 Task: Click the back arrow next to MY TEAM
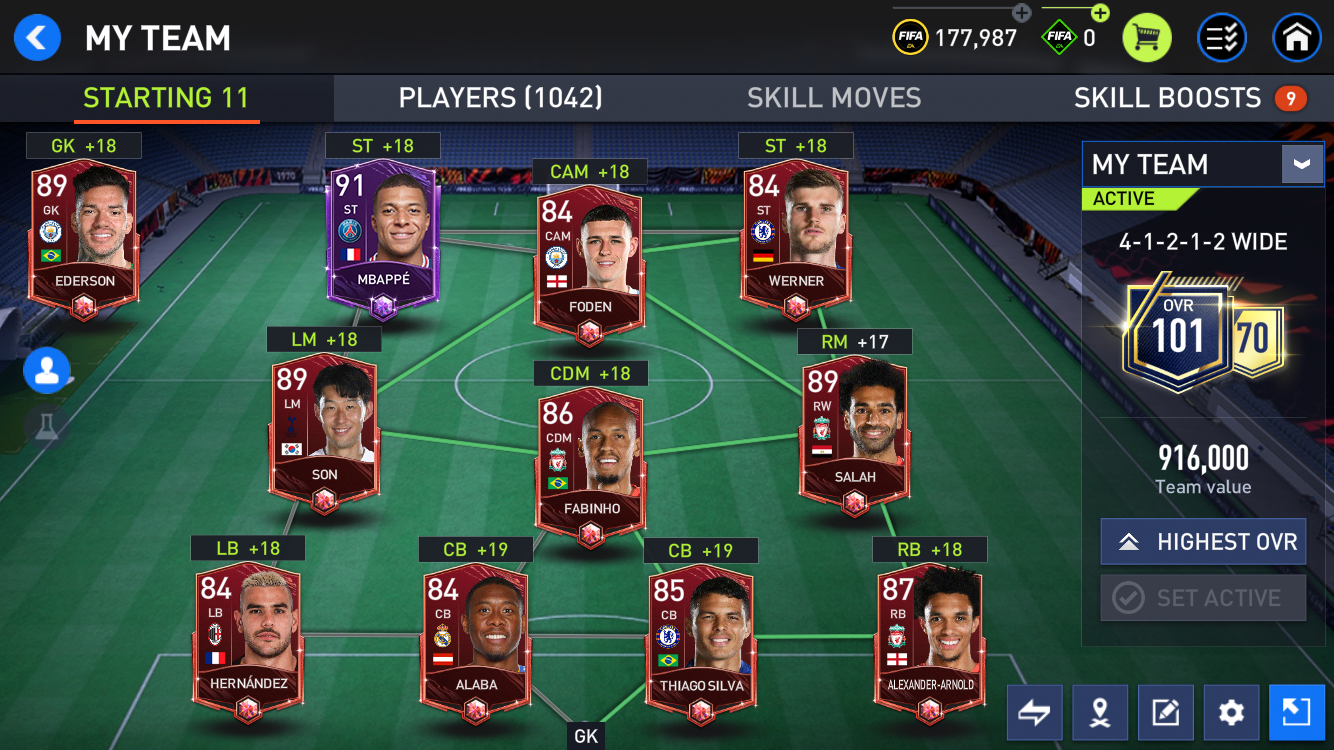pyautogui.click(x=37, y=38)
